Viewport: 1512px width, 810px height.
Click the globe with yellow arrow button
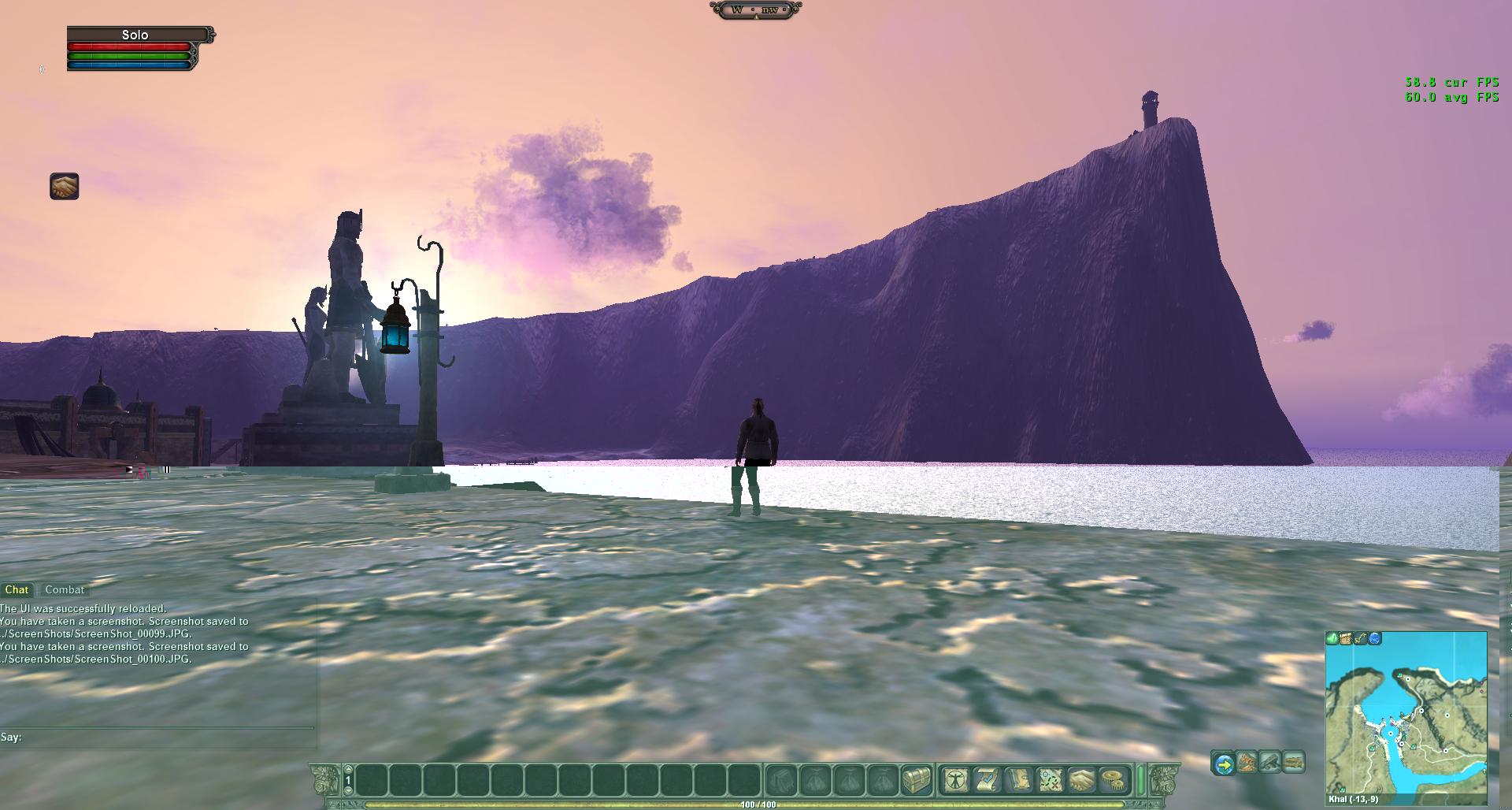1224,763
